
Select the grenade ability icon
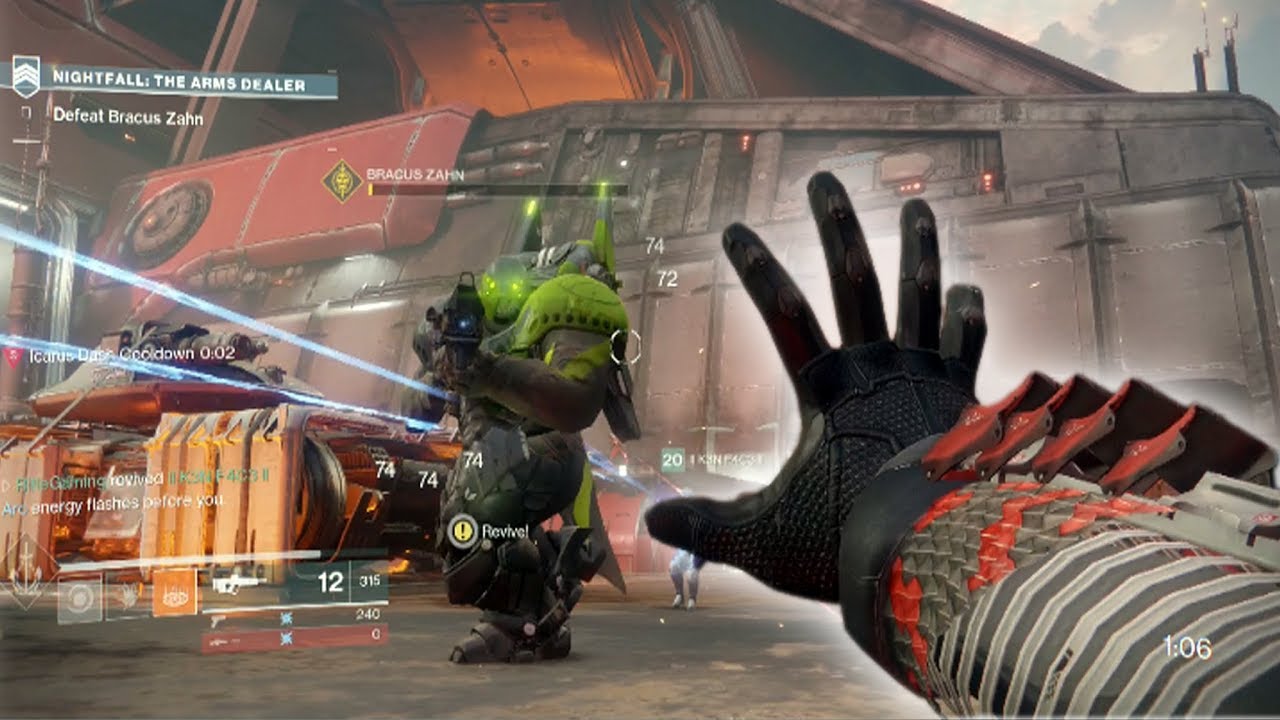(x=79, y=598)
